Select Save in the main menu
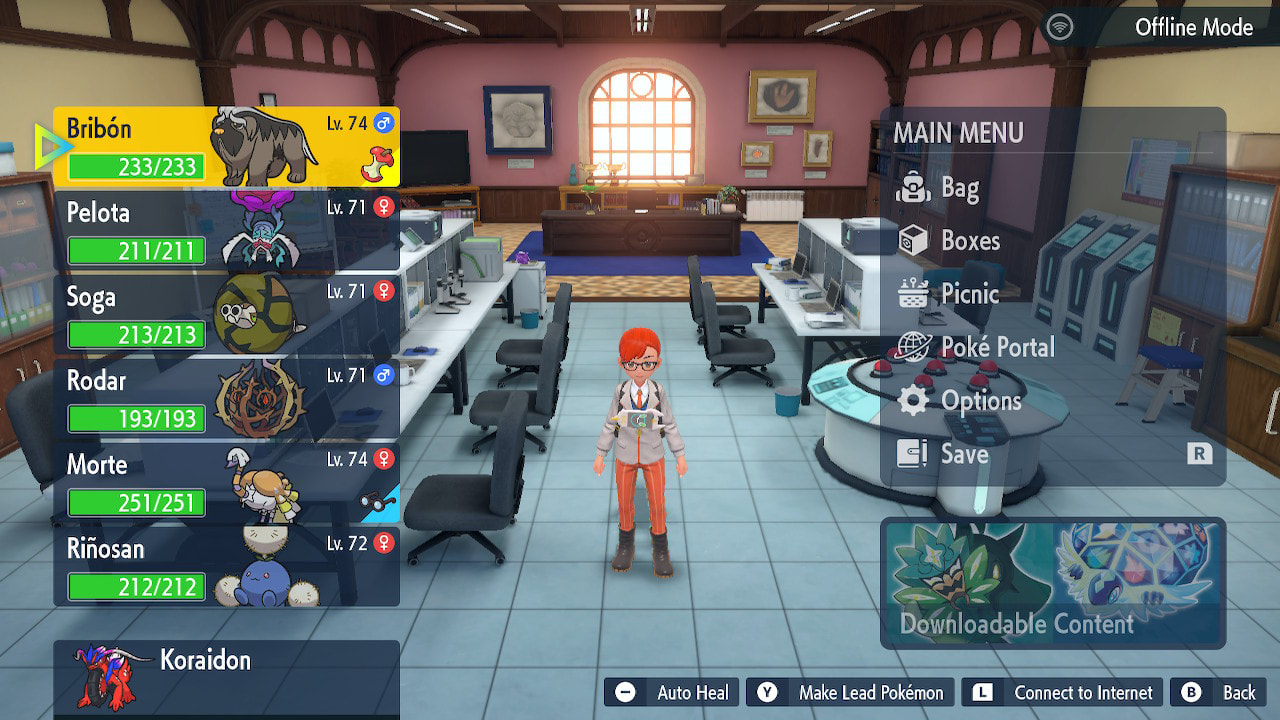Image resolution: width=1280 pixels, height=720 pixels. coord(963,454)
